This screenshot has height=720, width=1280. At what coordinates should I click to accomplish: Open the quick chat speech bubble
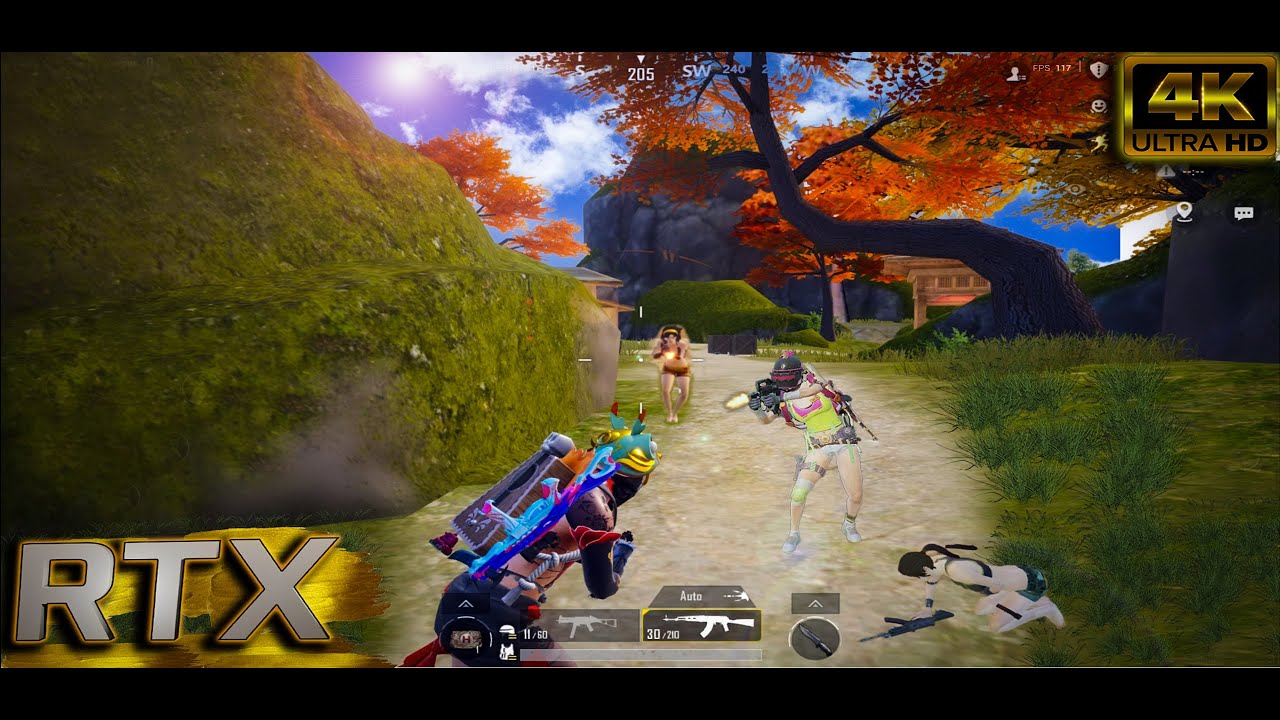point(1244,213)
